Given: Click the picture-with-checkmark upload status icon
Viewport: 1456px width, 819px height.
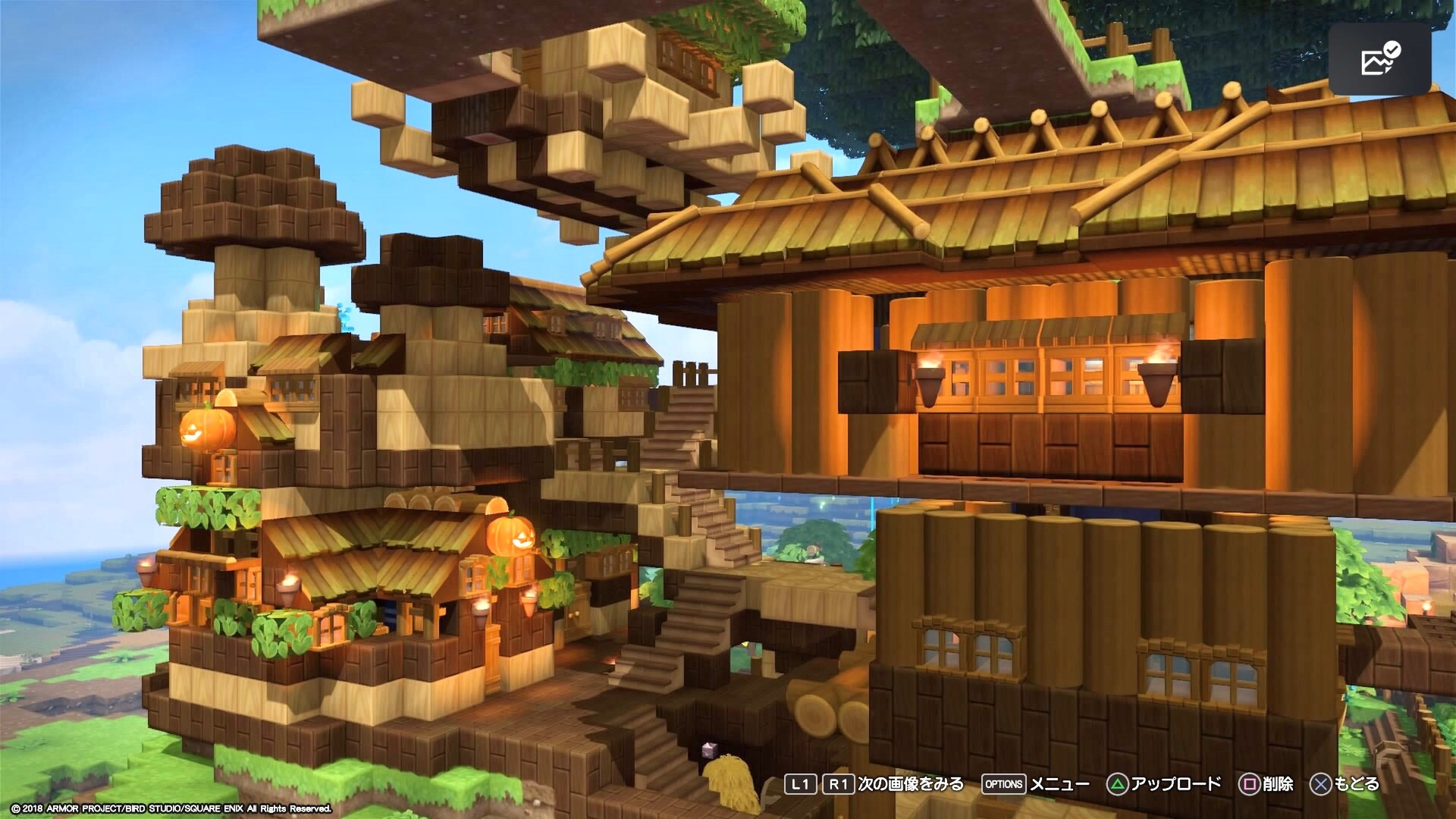Looking at the screenshot, I should pos(1379,59).
